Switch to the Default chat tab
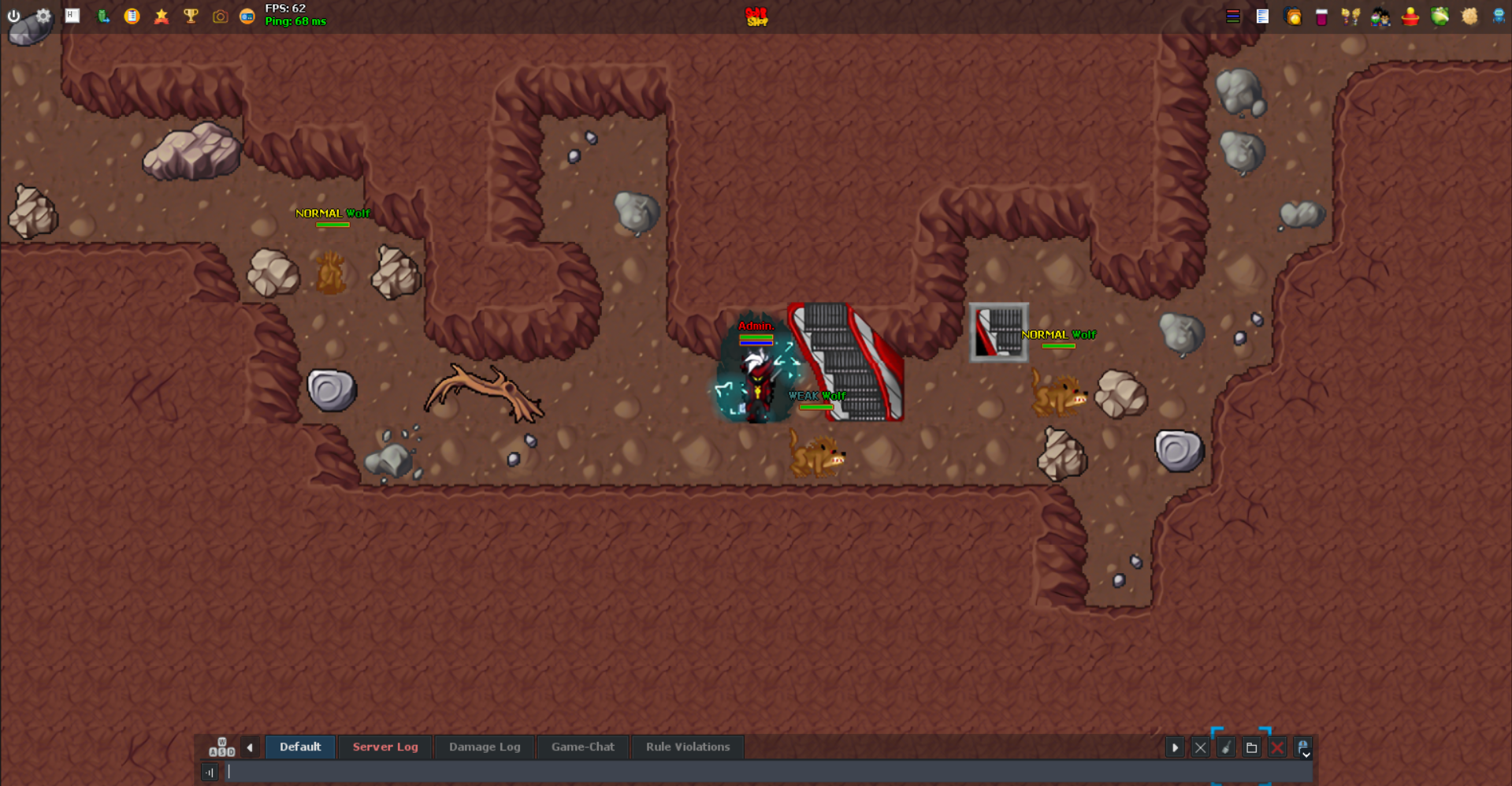This screenshot has width=1512, height=786. click(x=300, y=747)
